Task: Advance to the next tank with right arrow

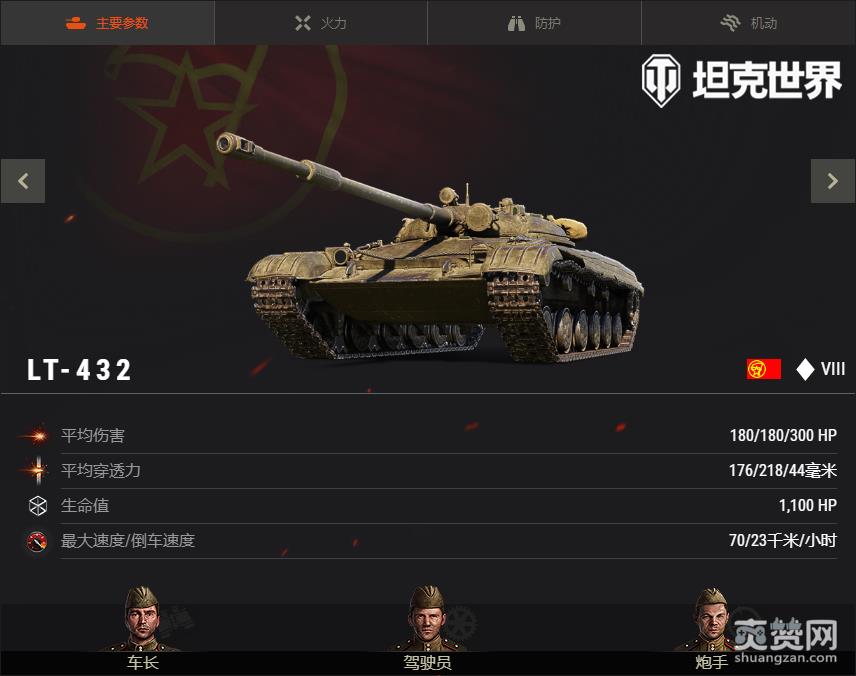Action: click(x=832, y=181)
